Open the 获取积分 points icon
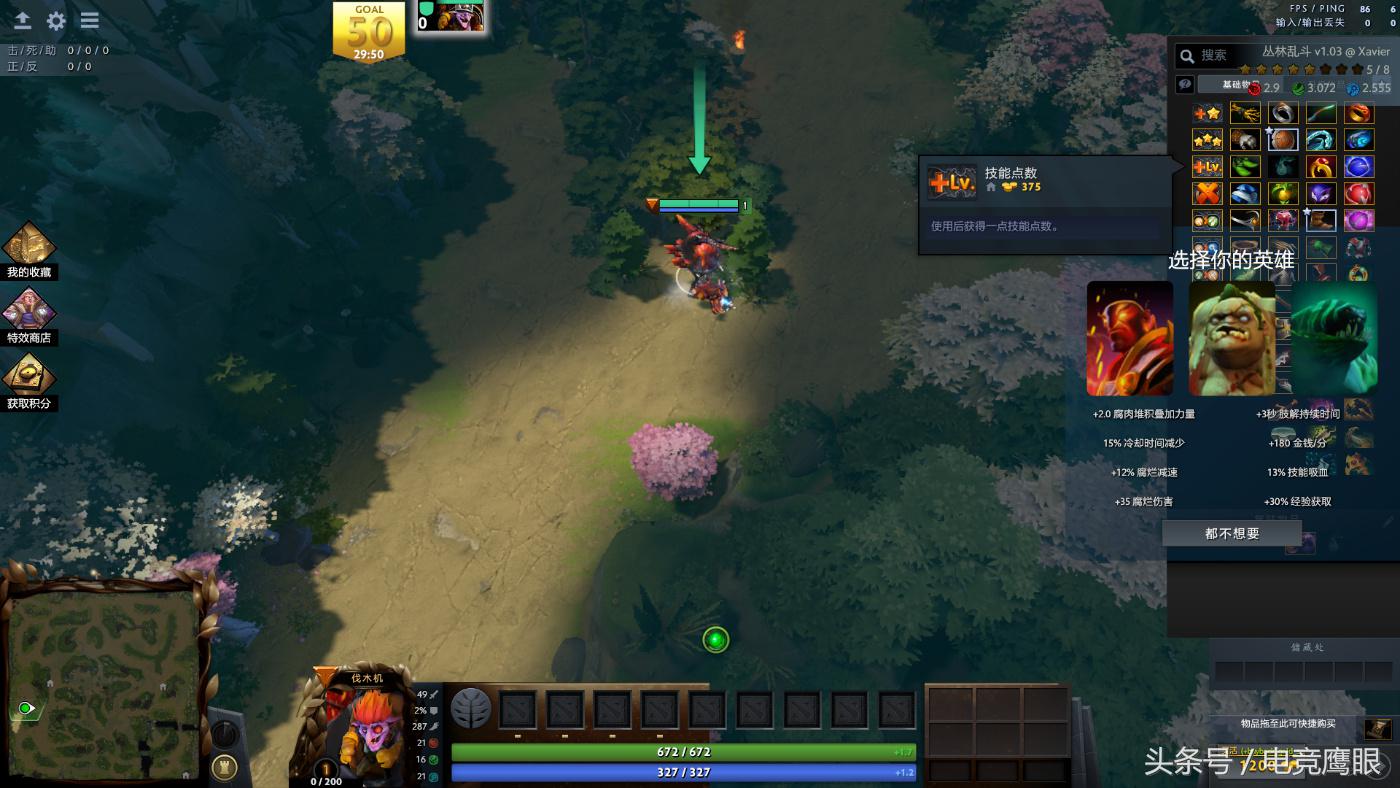 (28, 377)
